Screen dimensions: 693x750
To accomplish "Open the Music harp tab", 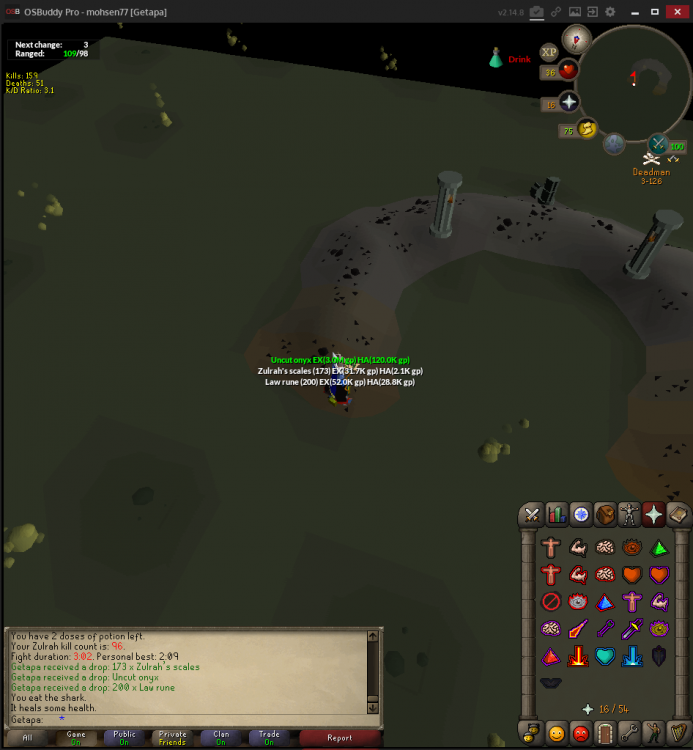I will pyautogui.click(x=678, y=731).
